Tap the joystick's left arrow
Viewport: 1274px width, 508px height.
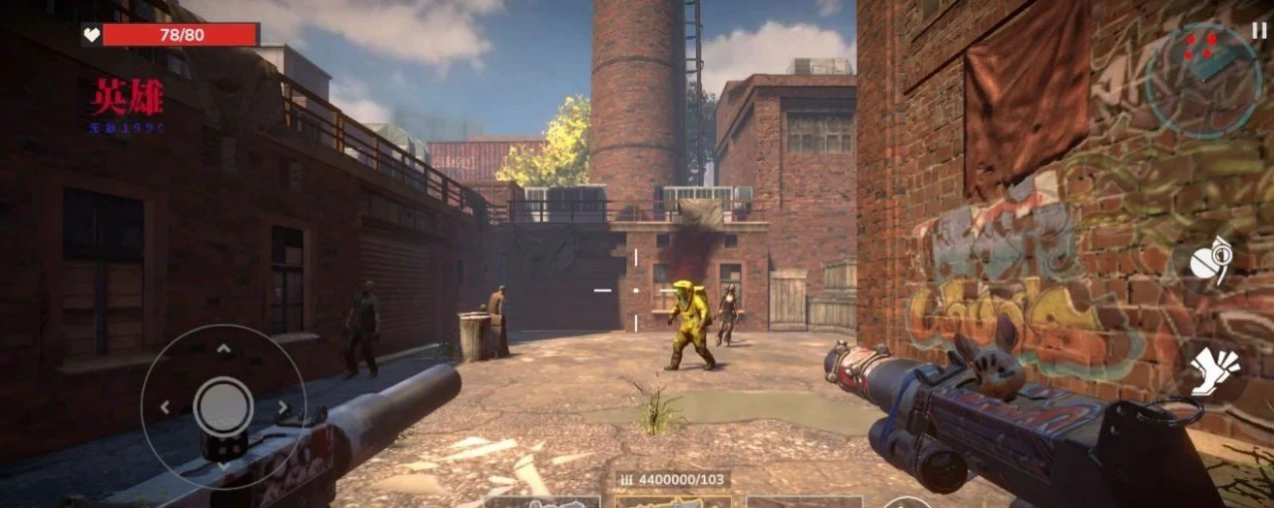click(x=165, y=407)
